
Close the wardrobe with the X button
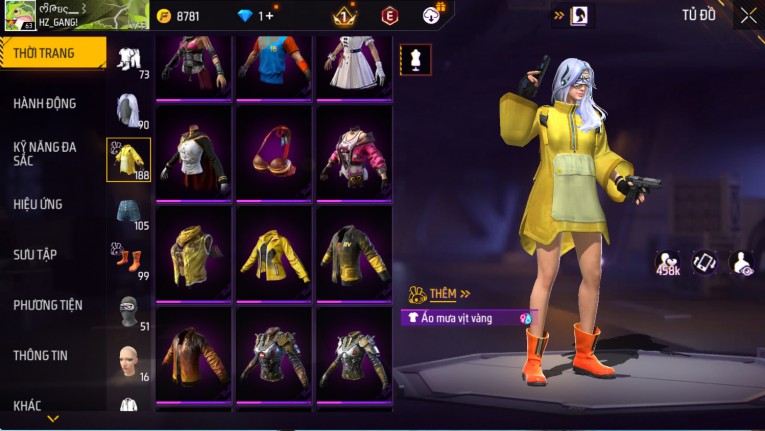tap(748, 15)
